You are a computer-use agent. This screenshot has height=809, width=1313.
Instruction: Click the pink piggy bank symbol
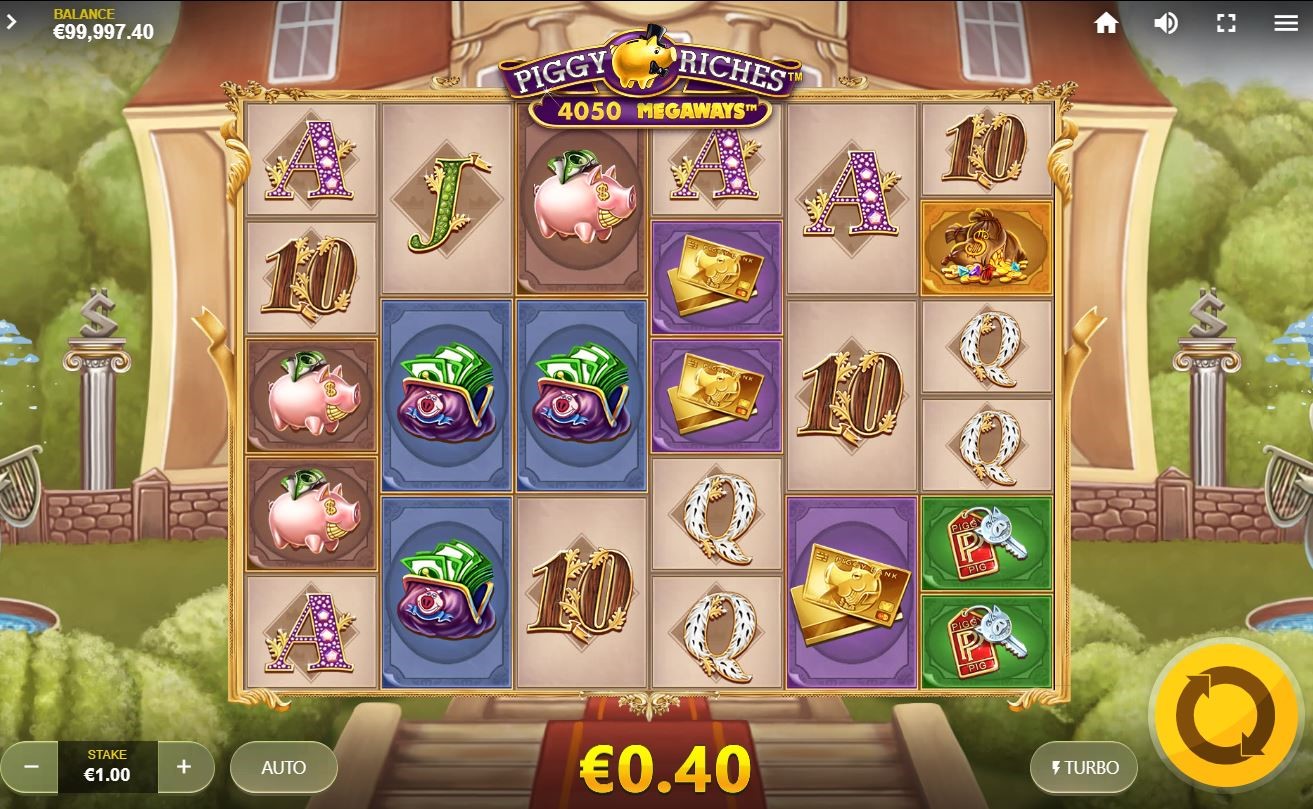click(x=311, y=394)
